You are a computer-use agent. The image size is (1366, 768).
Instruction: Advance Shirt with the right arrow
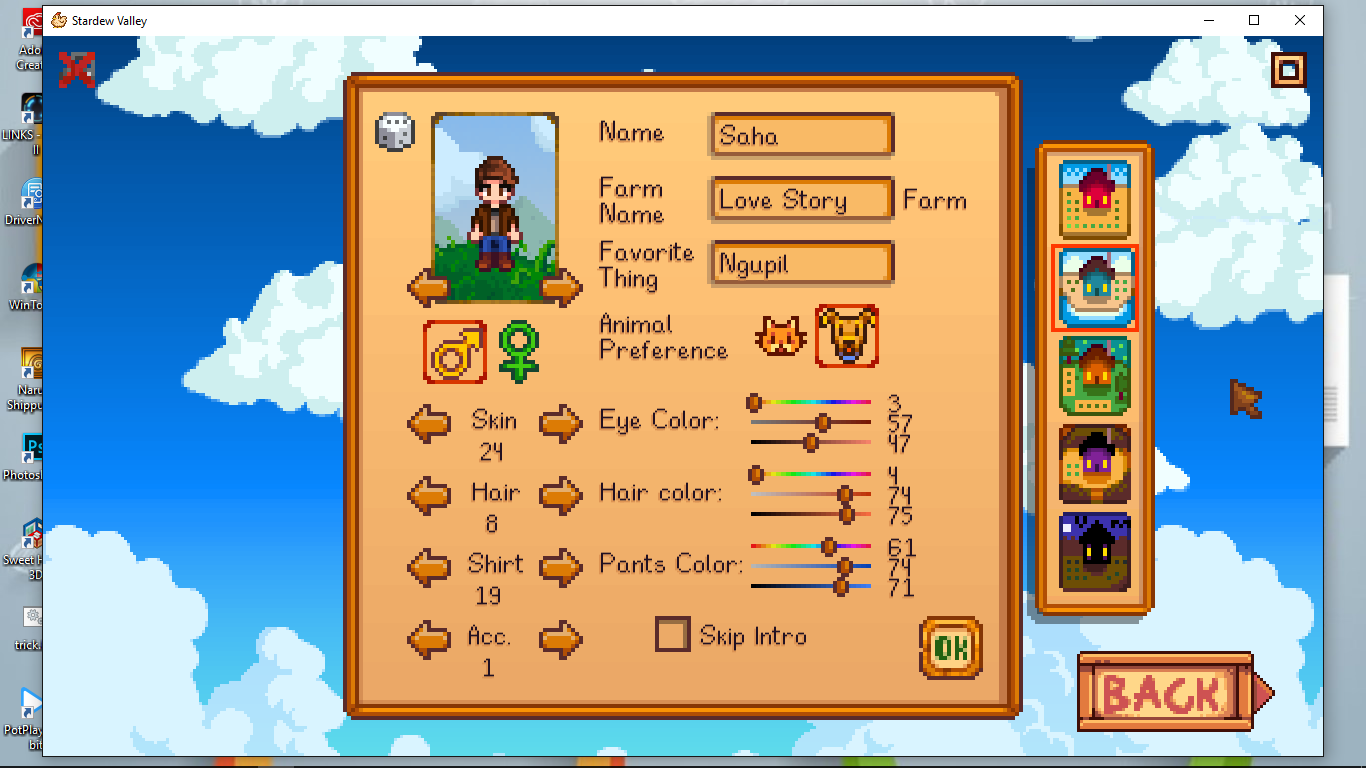[561, 568]
